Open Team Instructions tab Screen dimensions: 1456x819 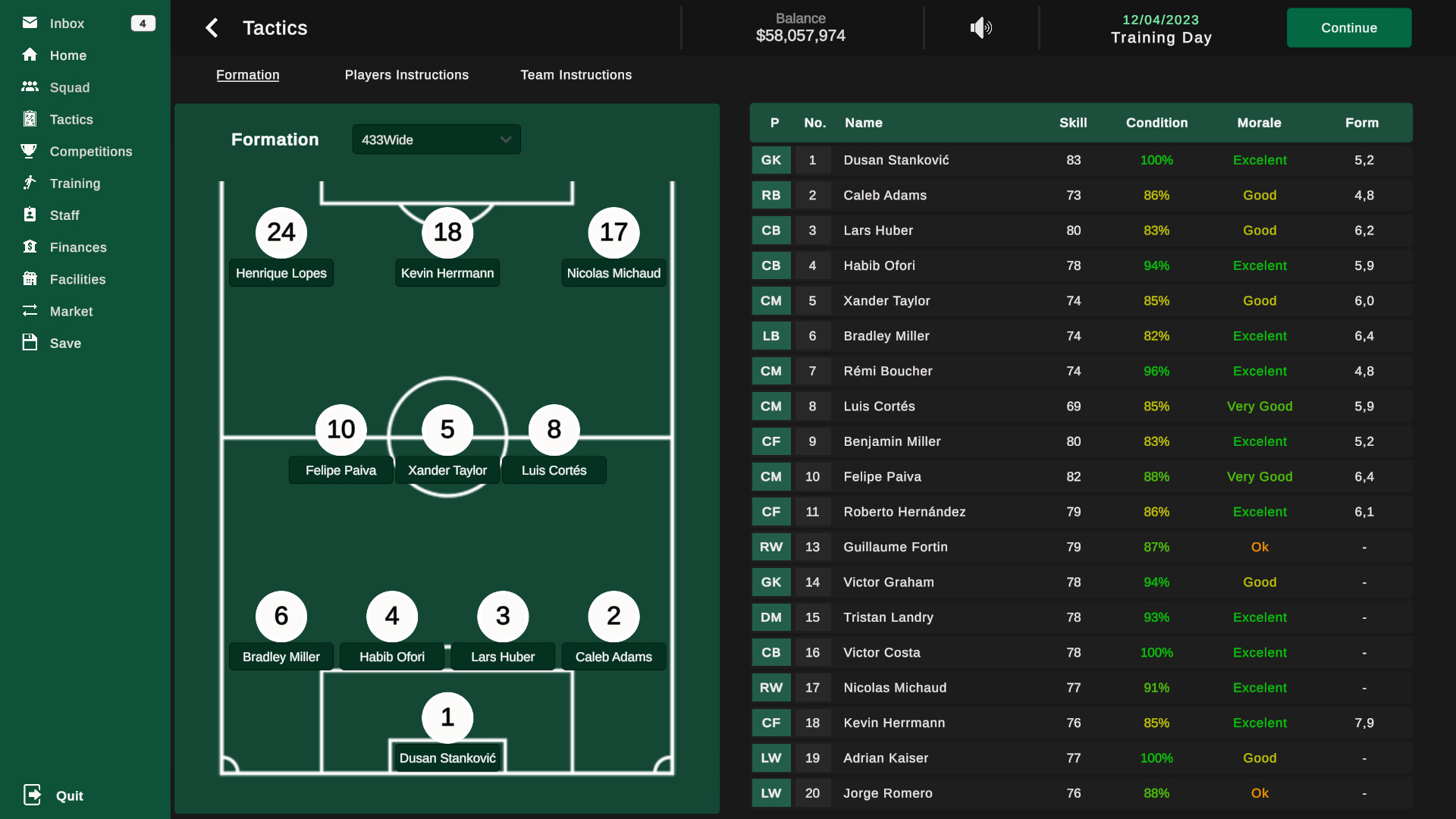576,74
